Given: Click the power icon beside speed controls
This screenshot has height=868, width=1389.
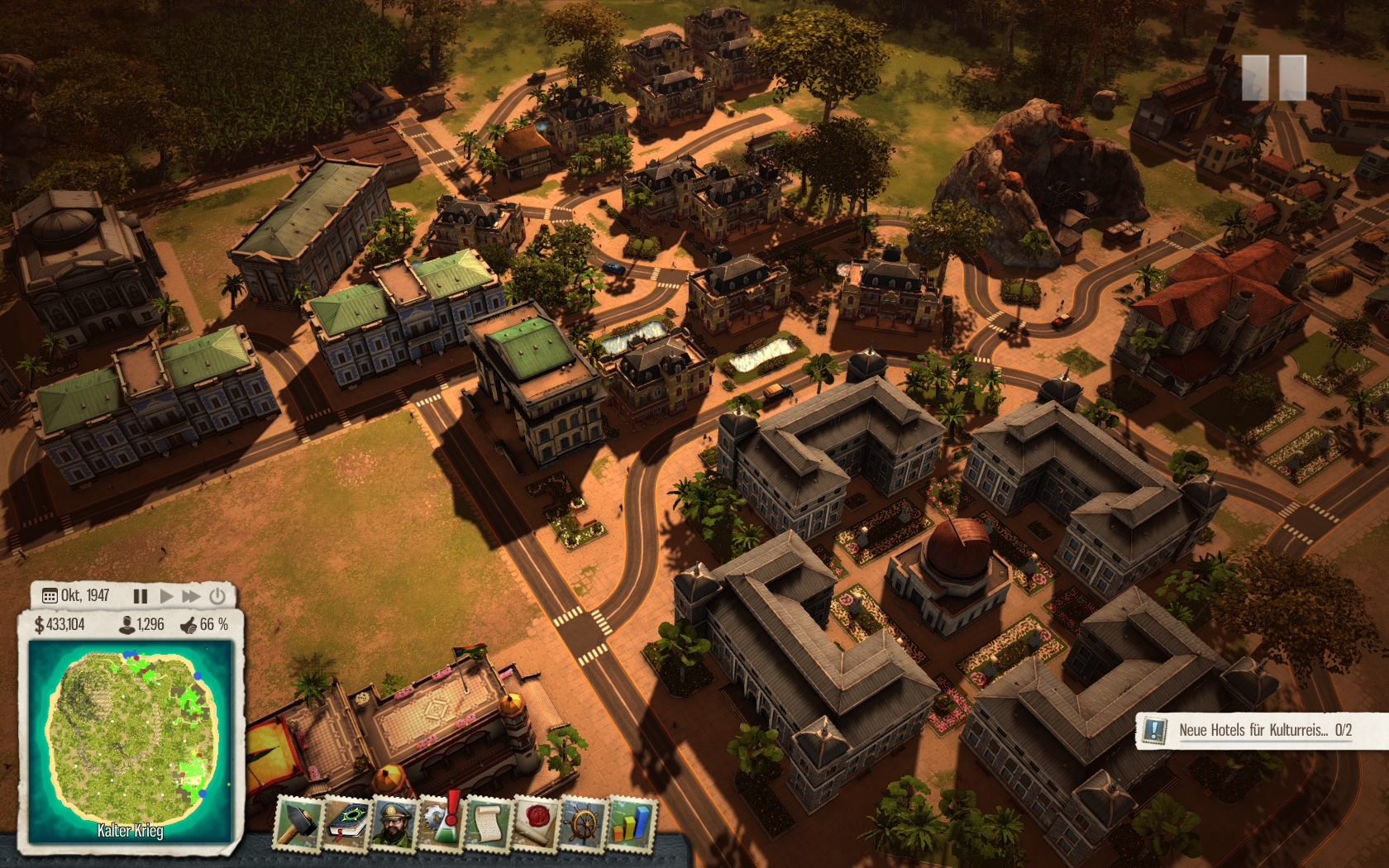Looking at the screenshot, I should [x=217, y=596].
